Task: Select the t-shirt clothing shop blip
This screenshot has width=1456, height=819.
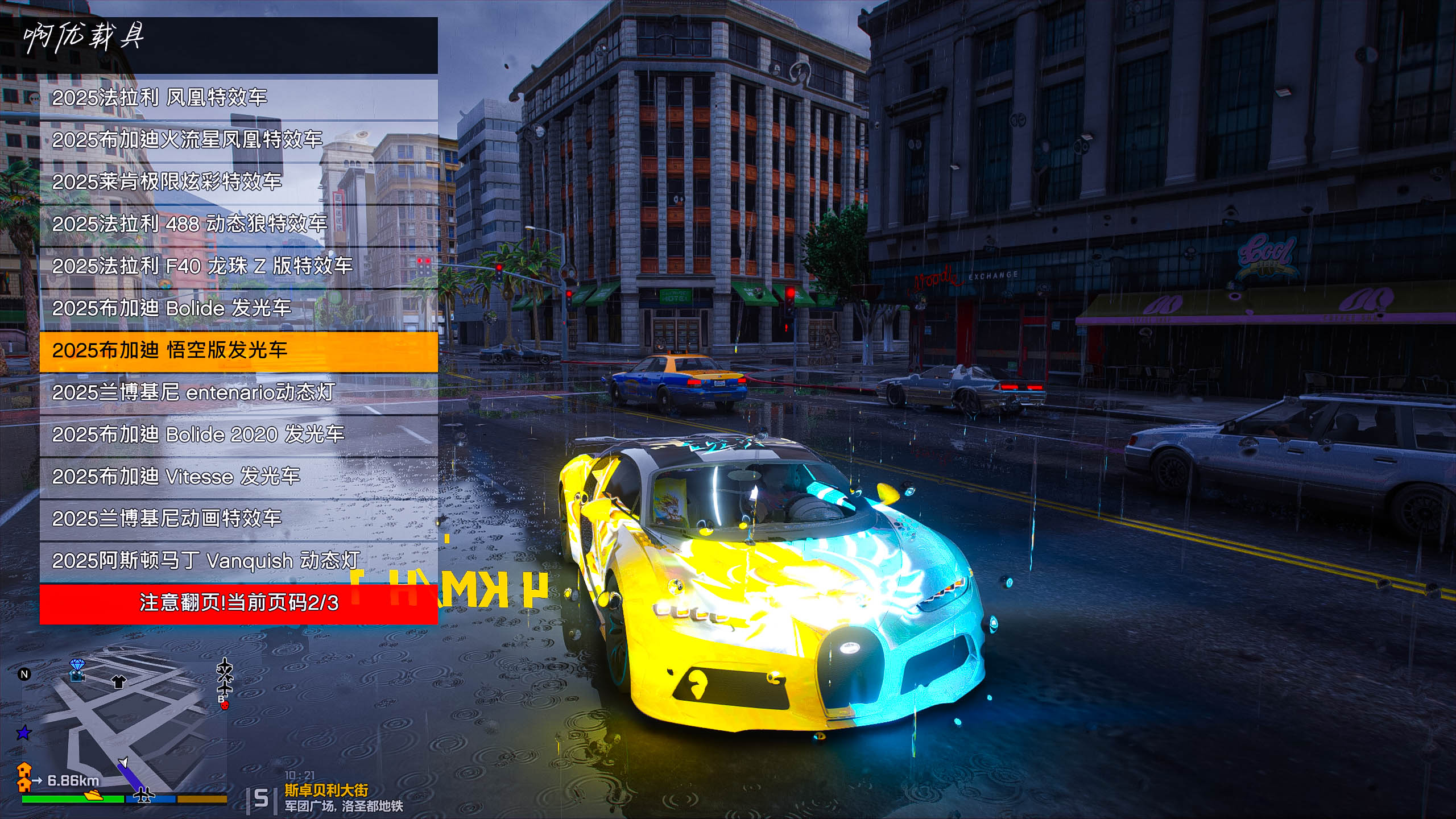Action: (x=118, y=681)
